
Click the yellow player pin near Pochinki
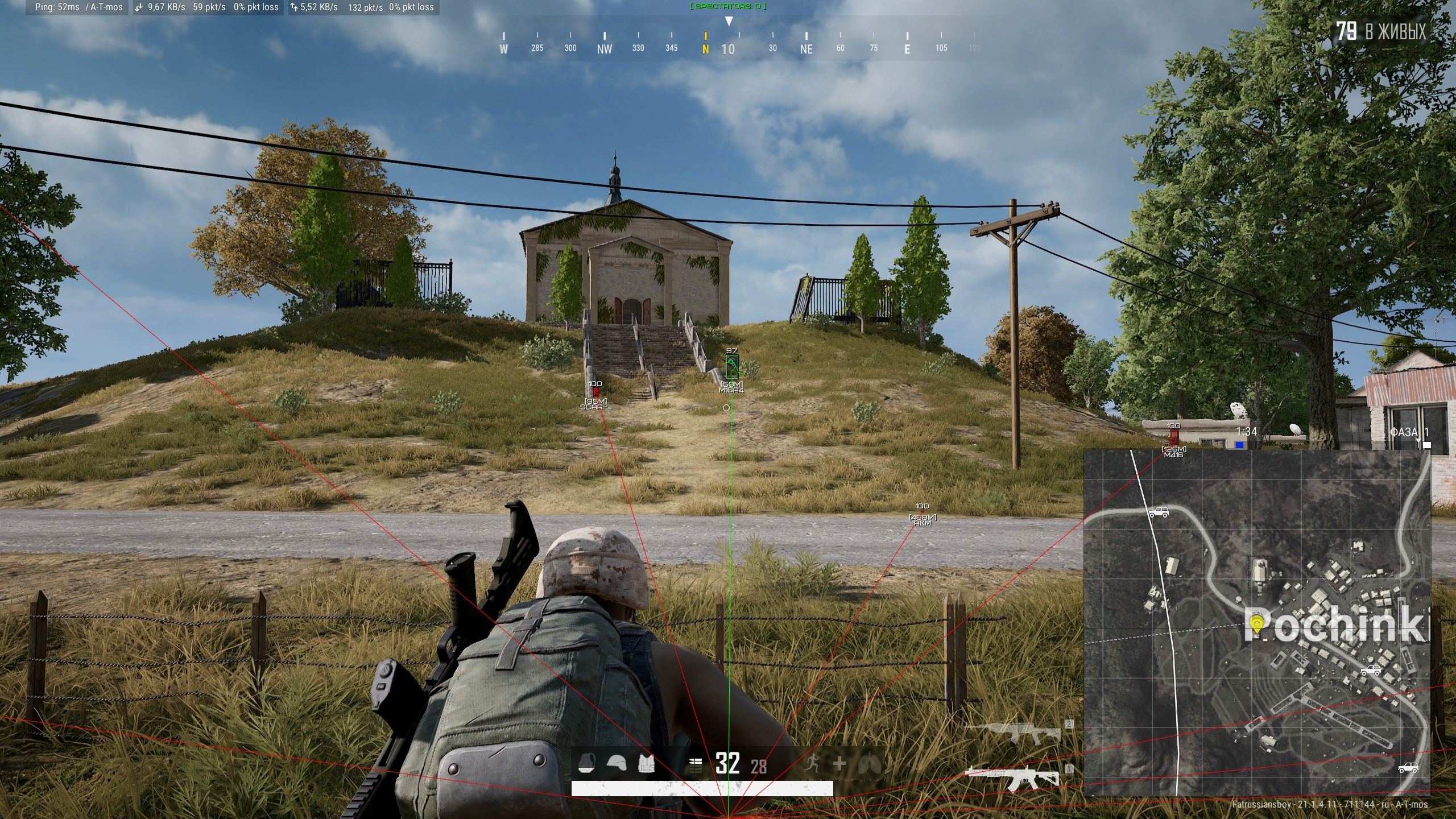click(x=1257, y=624)
